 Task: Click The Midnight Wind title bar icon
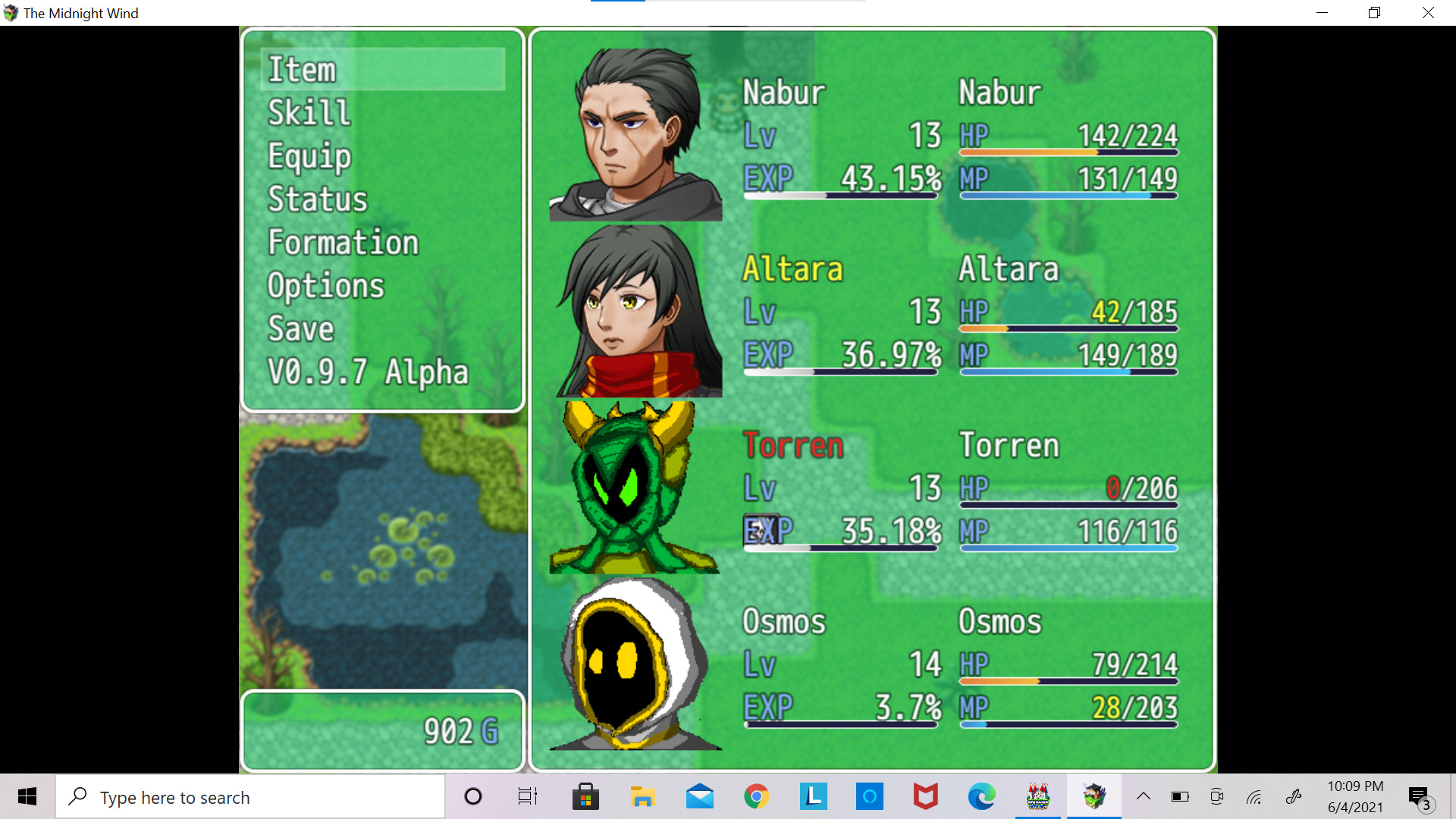(11, 12)
